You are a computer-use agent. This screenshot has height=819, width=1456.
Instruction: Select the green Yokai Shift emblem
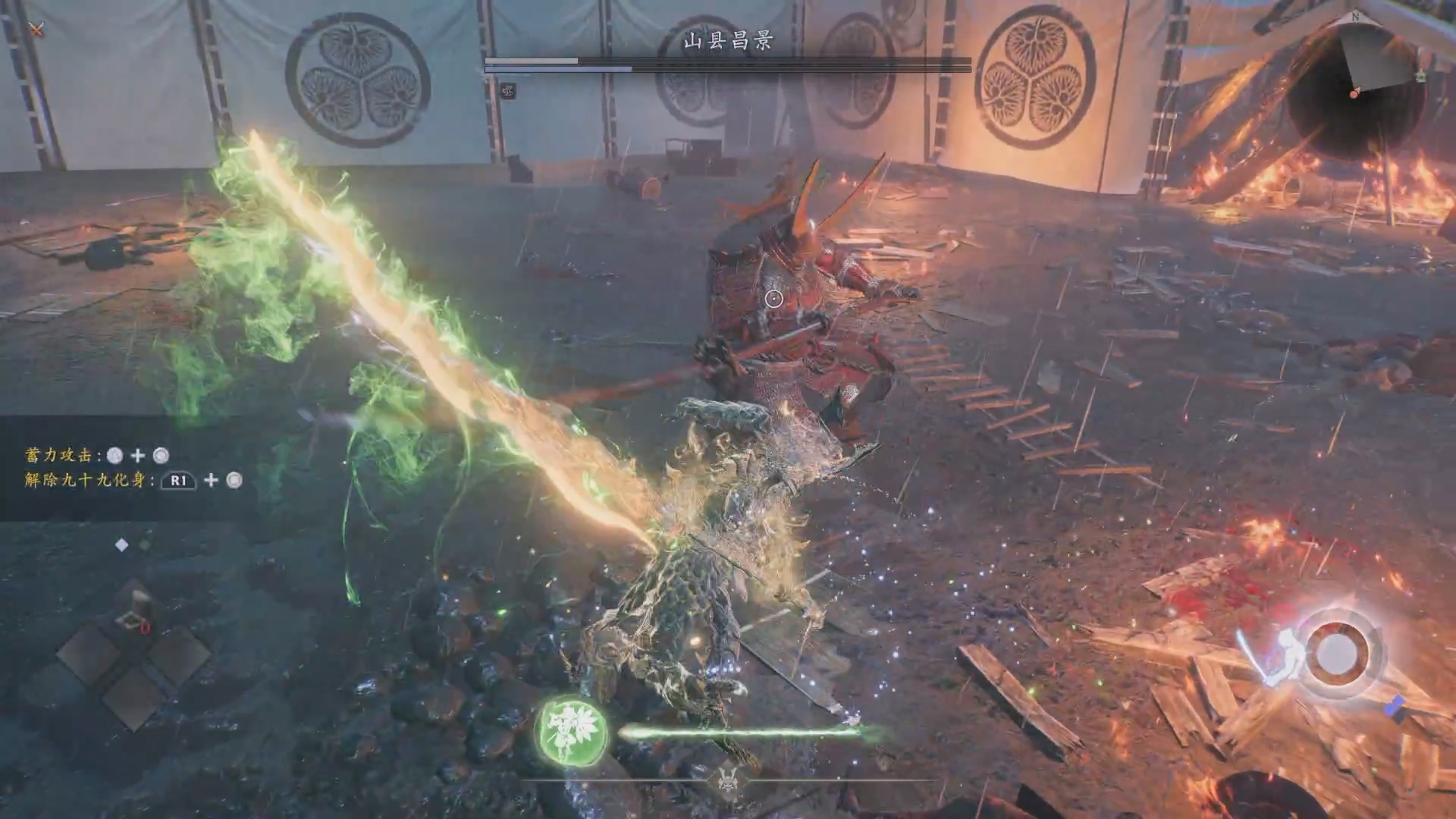click(x=572, y=730)
